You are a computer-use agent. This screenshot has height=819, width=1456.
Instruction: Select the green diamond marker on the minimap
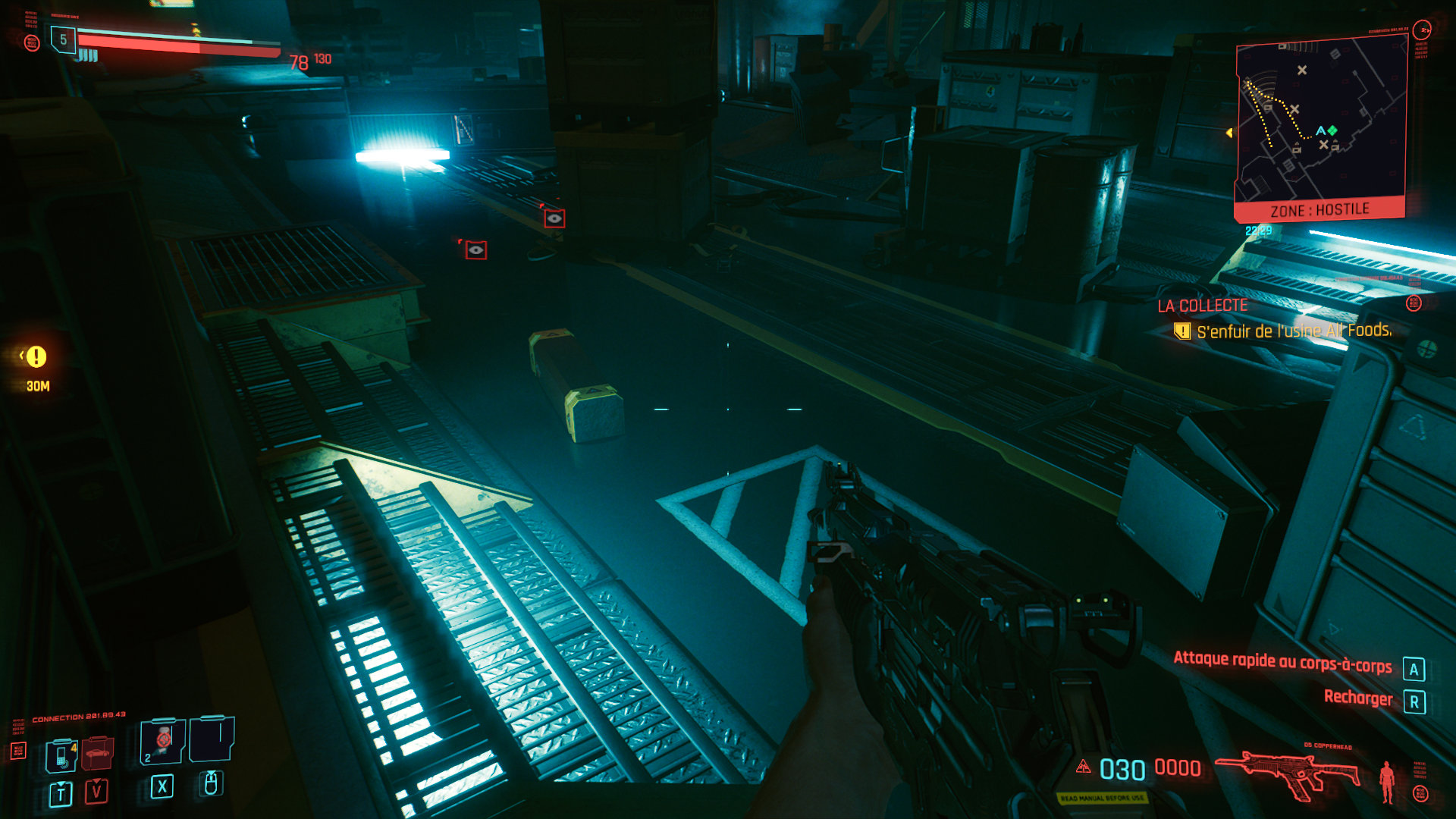1332,130
